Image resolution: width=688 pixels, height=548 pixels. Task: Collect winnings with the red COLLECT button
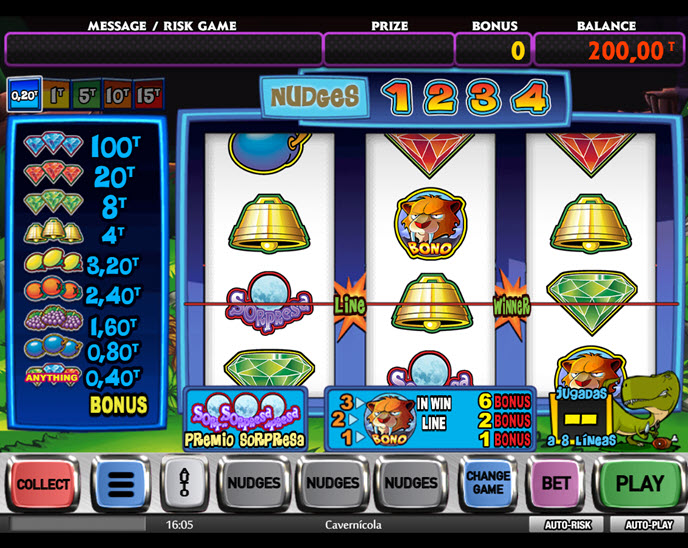tap(43, 484)
